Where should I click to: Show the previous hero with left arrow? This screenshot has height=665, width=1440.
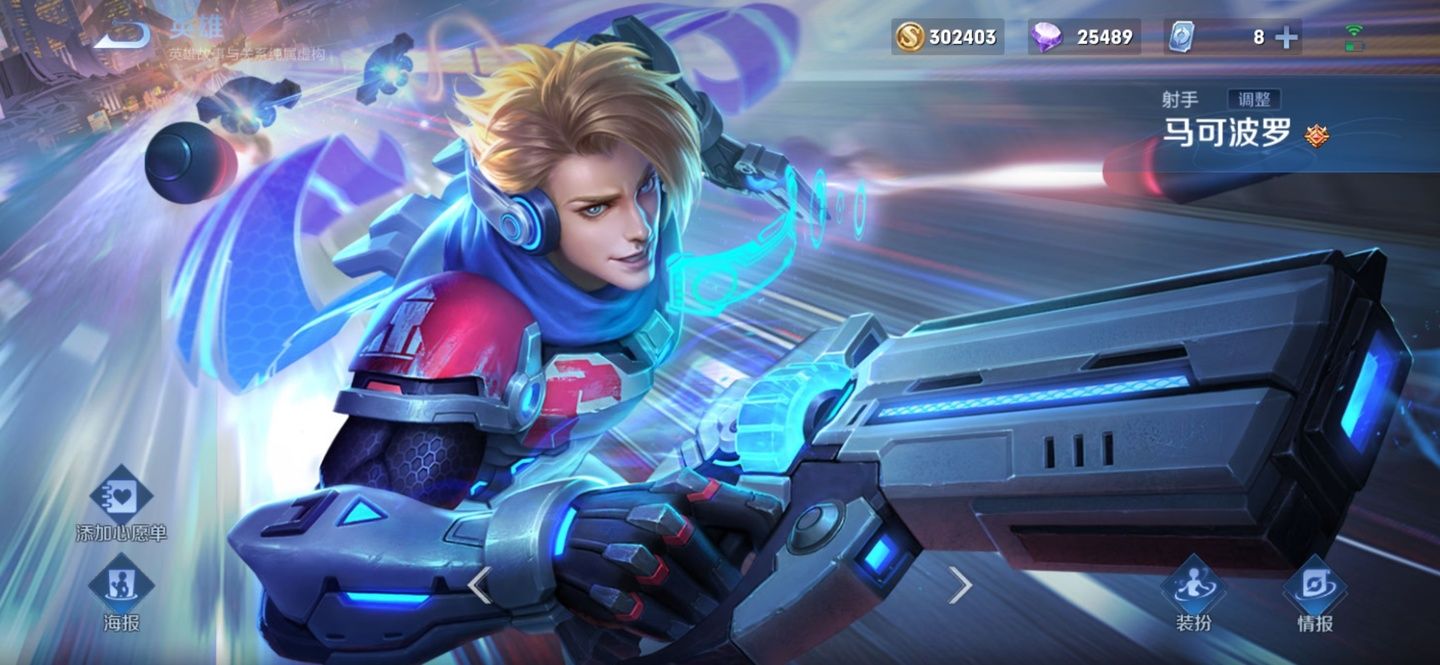[x=480, y=585]
